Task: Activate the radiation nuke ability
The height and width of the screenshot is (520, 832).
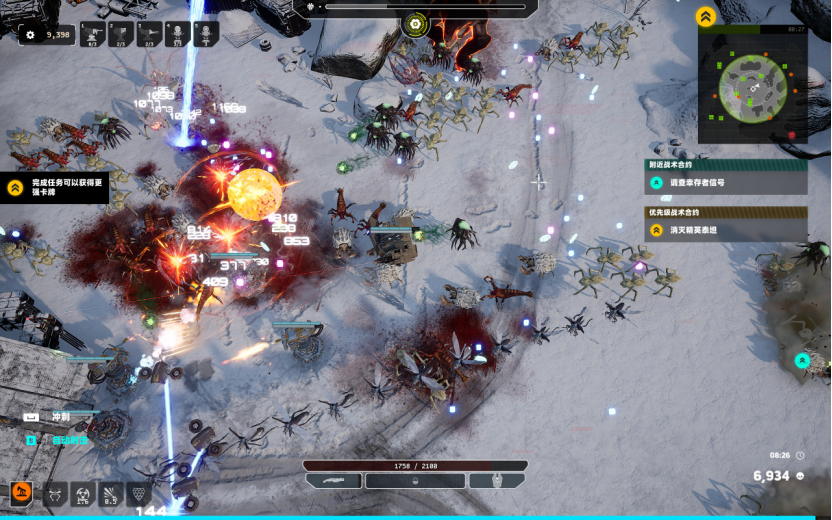Action: pos(83,493)
